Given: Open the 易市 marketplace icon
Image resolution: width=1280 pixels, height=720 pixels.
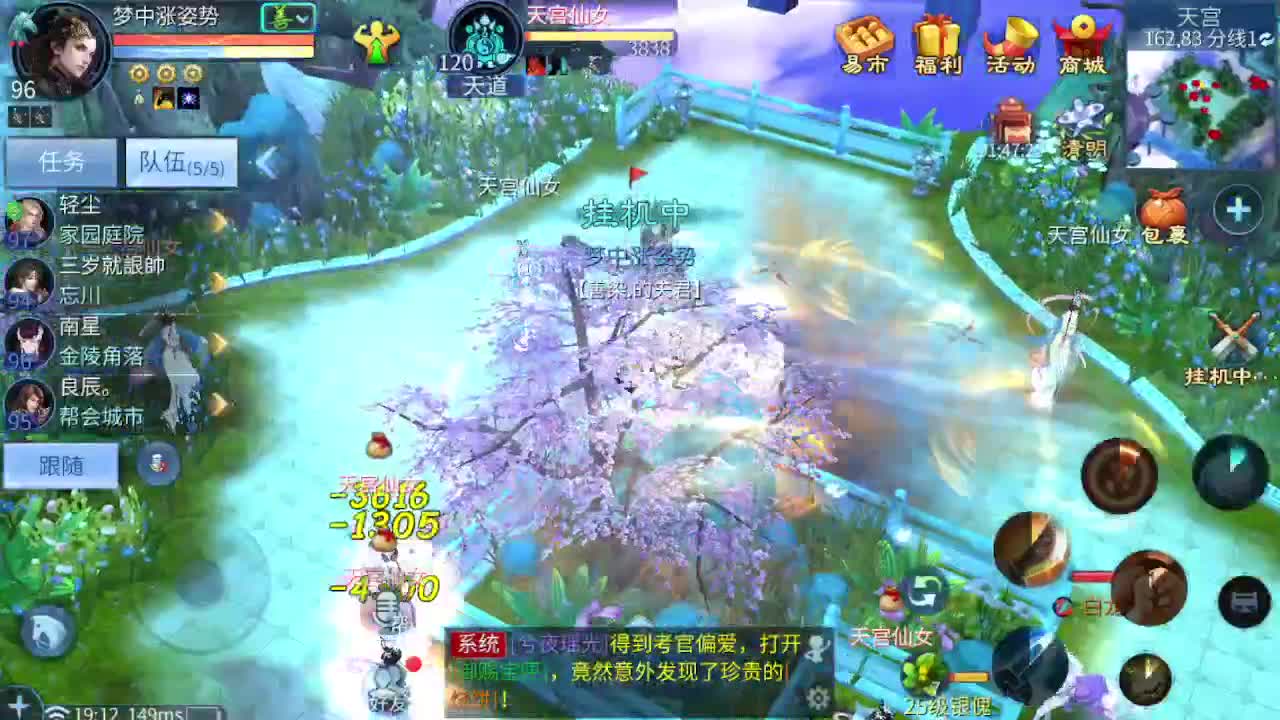Looking at the screenshot, I should coord(864,42).
